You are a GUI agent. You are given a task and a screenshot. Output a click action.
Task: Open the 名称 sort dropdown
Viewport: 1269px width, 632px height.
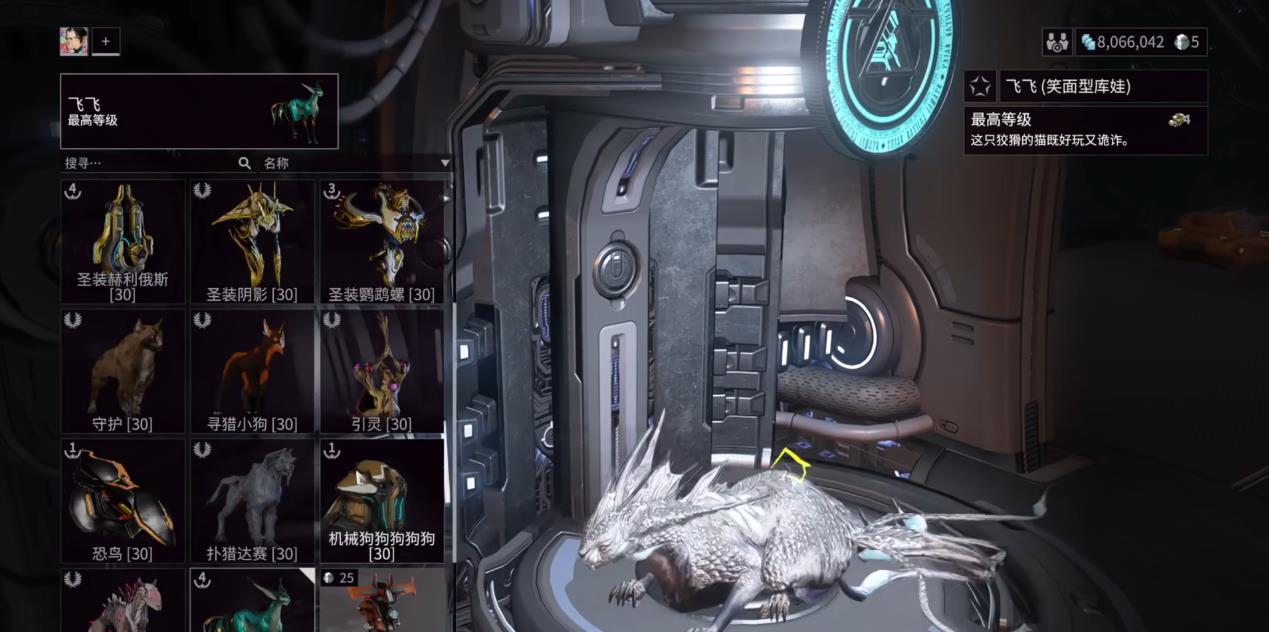point(355,163)
